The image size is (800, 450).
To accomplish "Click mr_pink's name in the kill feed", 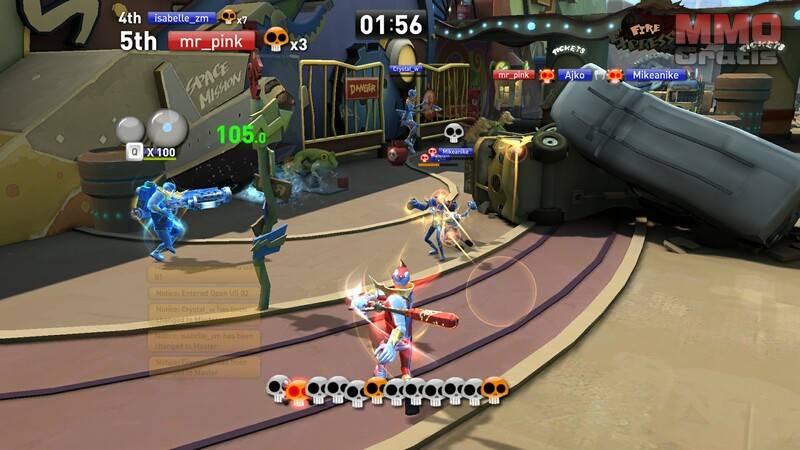I will (x=514, y=74).
